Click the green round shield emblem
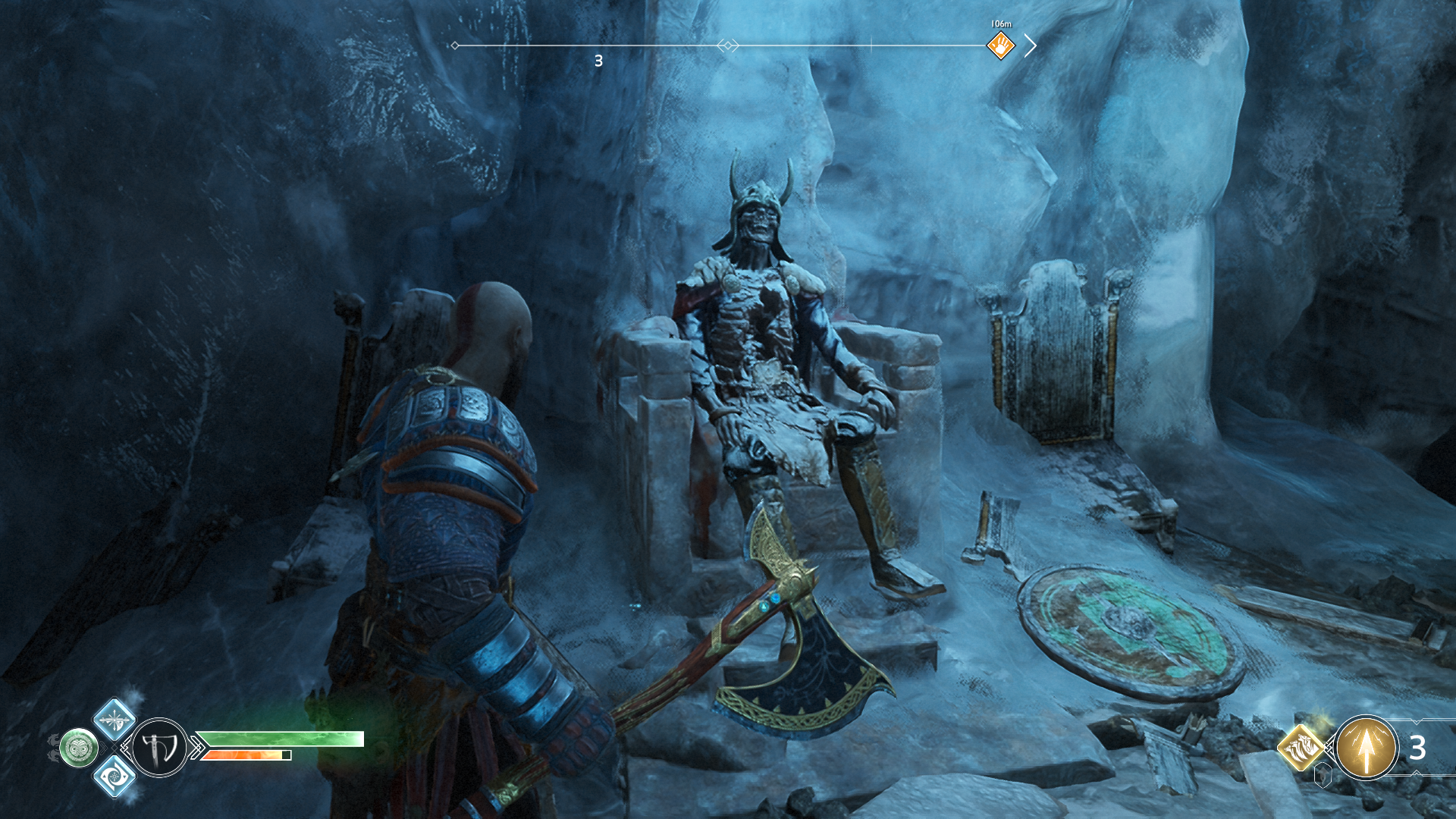Viewport: 1456px width, 819px height. click(79, 748)
